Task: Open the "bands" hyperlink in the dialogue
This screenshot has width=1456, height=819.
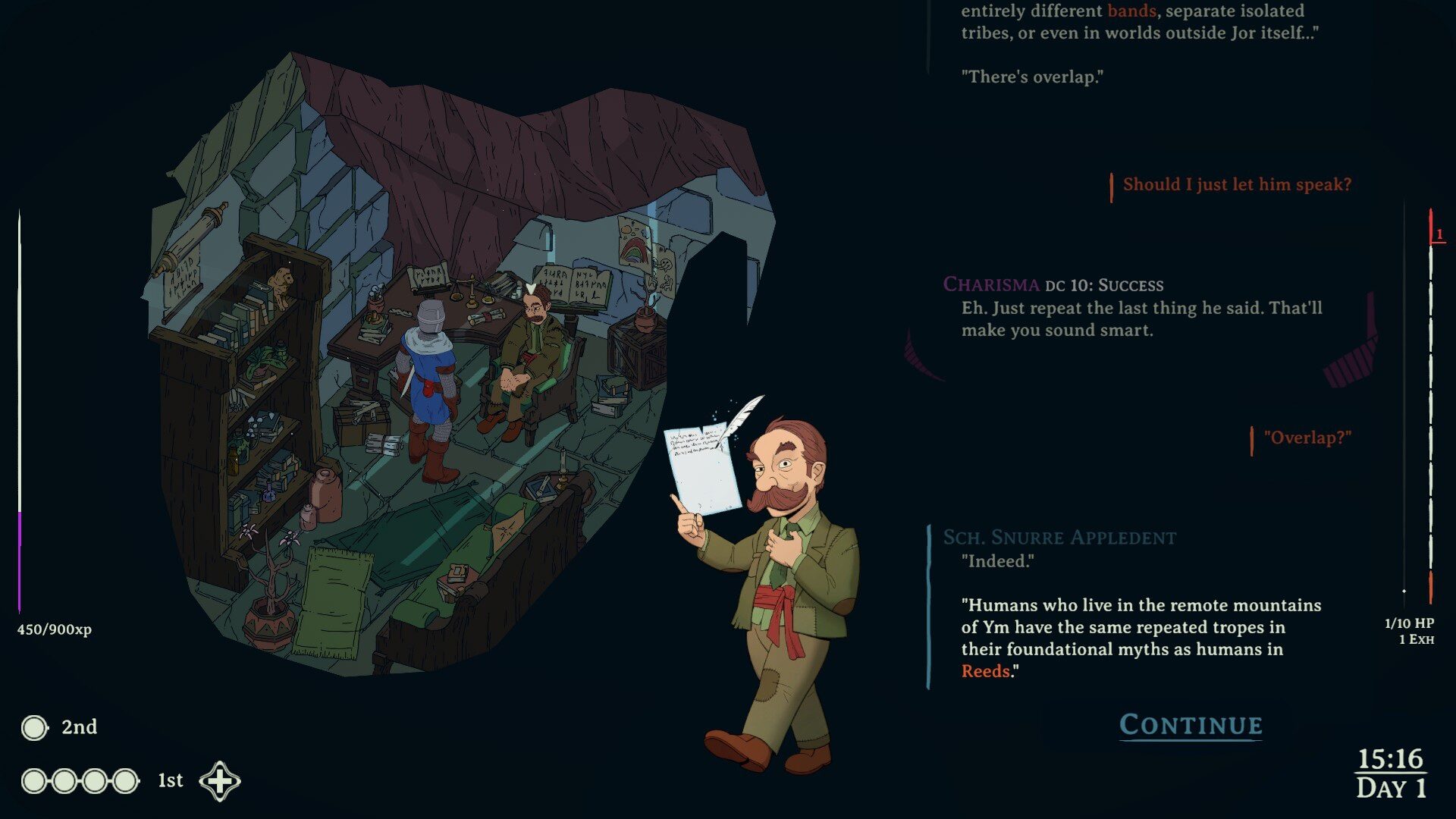Action: (1133, 11)
